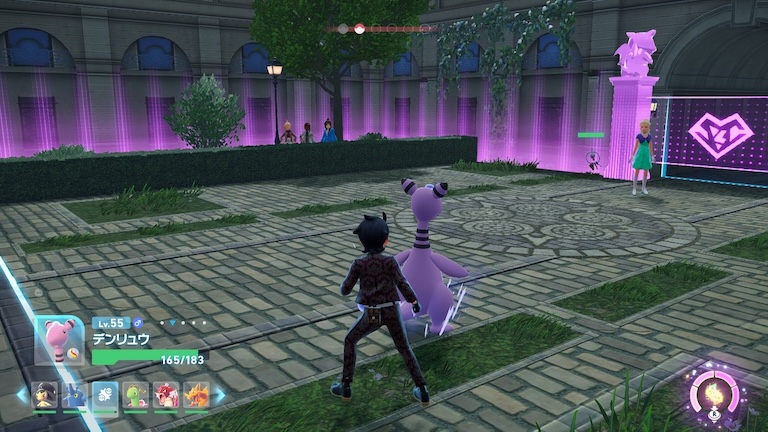
Task: Select the Ampharos portrait in the party panel
Action: tap(60, 340)
